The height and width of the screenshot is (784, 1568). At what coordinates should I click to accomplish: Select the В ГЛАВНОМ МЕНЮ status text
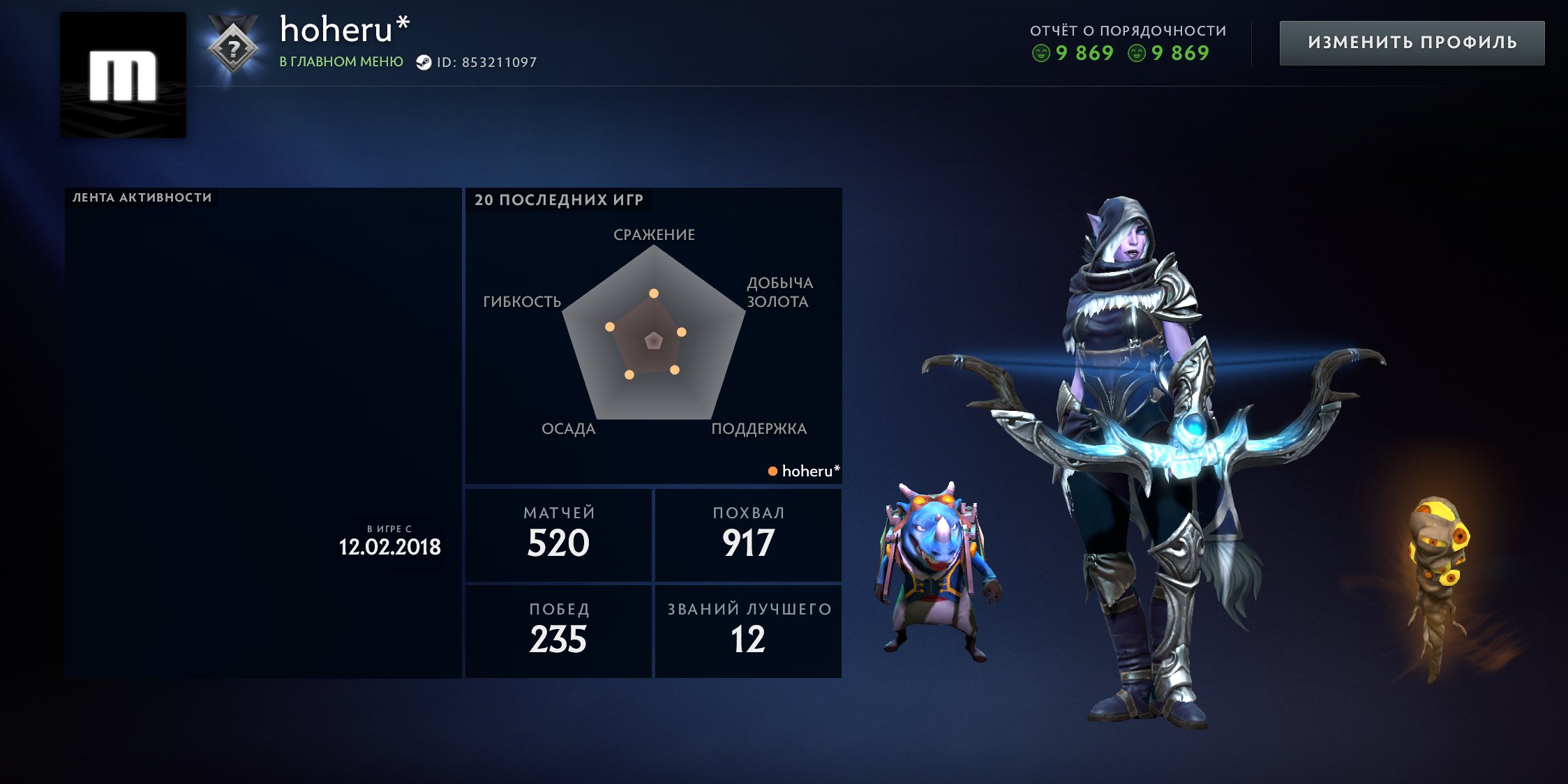[340, 62]
